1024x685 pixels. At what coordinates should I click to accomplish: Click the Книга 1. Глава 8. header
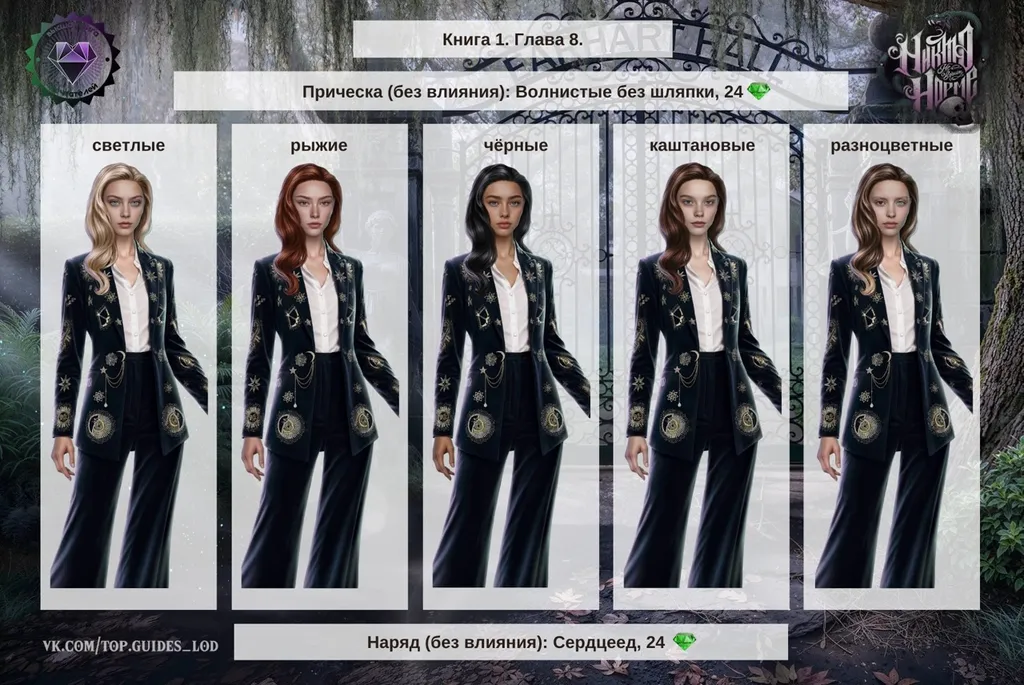[x=511, y=39]
